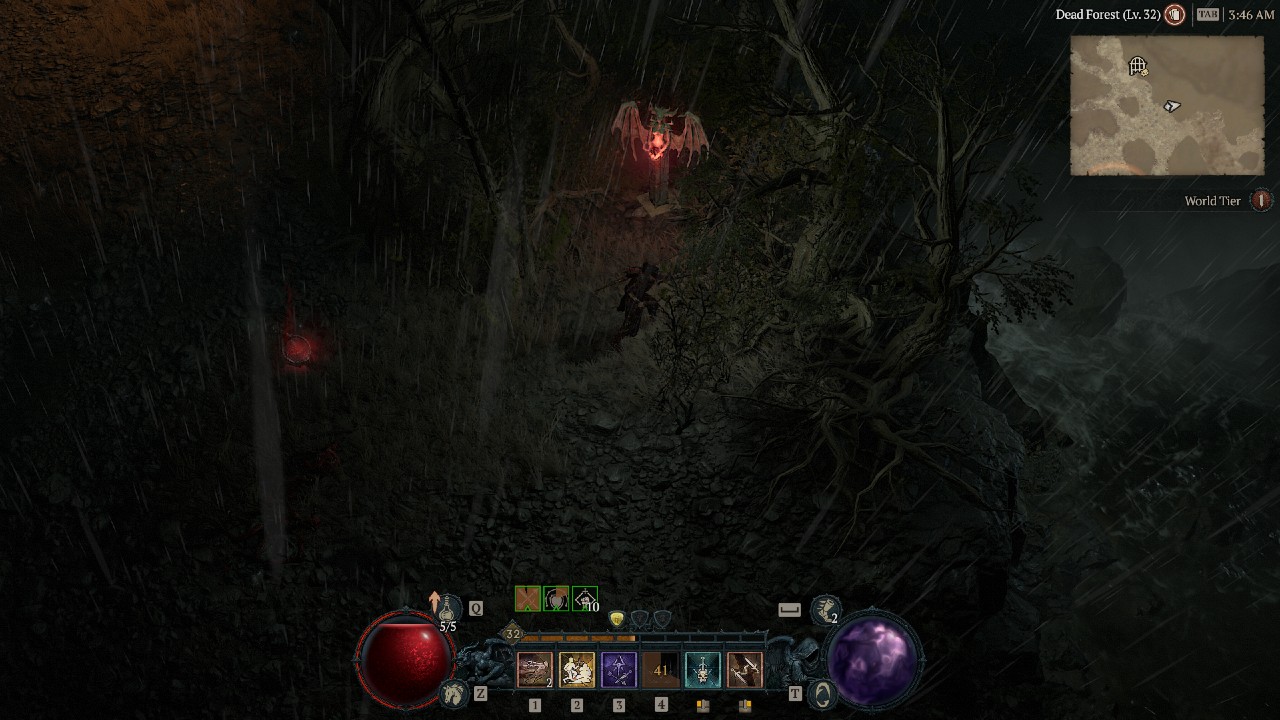This screenshot has width=1280, height=720.
Task: Click the zone emblem beside Dead Forest
Action: click(x=1175, y=14)
